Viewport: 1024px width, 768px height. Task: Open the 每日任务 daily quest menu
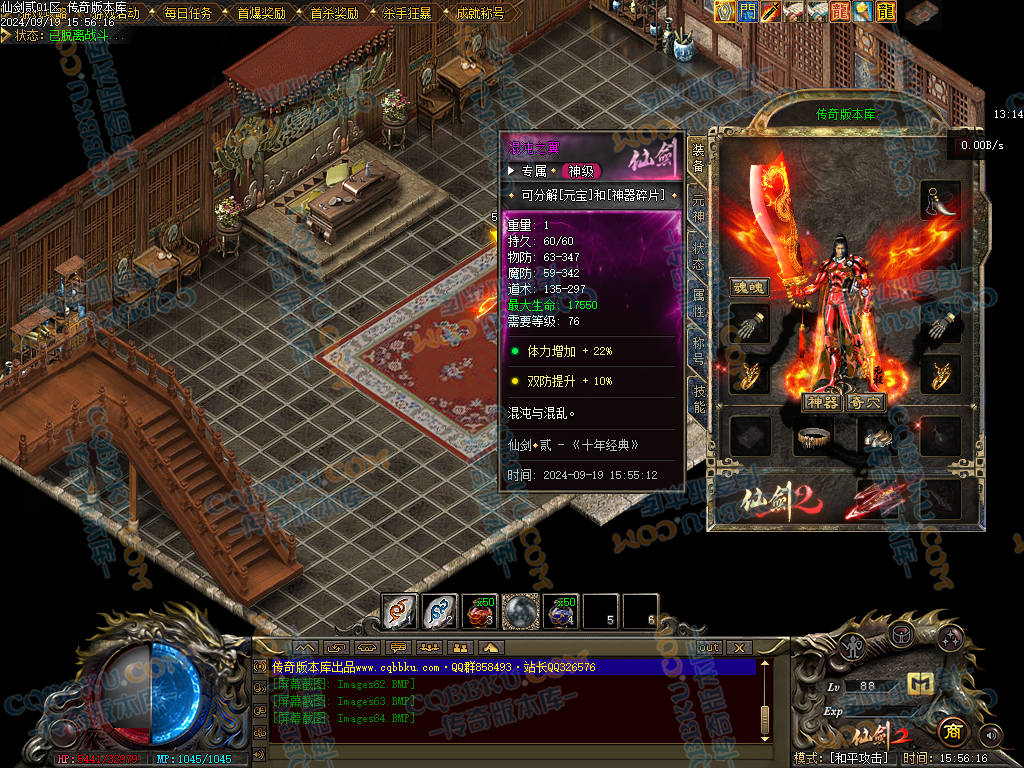187,14
